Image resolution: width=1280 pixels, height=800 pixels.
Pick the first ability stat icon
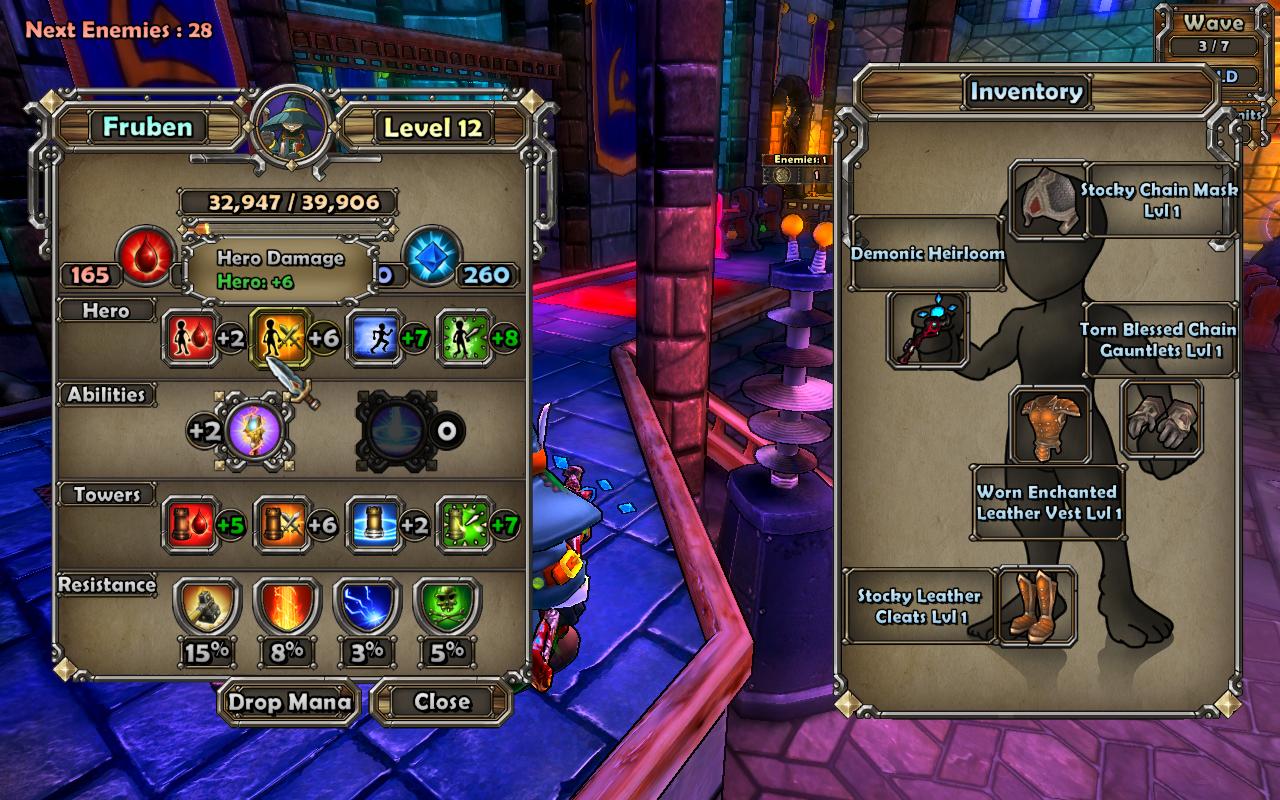click(x=254, y=431)
